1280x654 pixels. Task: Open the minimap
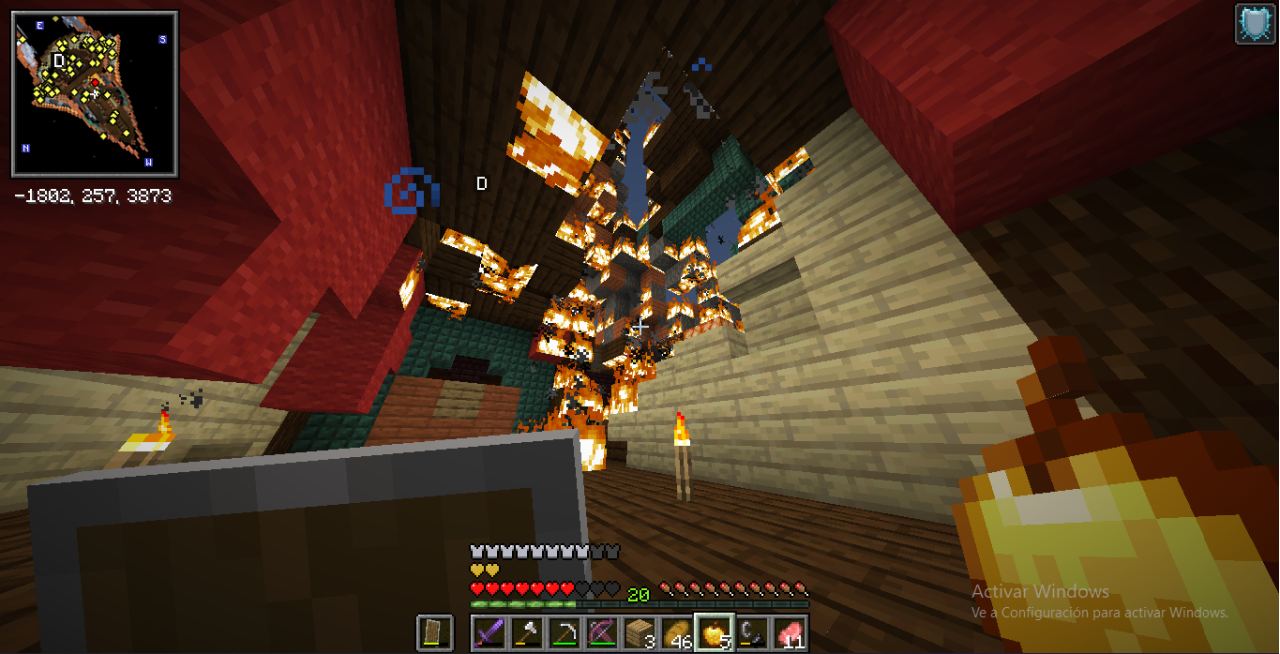pyautogui.click(x=95, y=94)
